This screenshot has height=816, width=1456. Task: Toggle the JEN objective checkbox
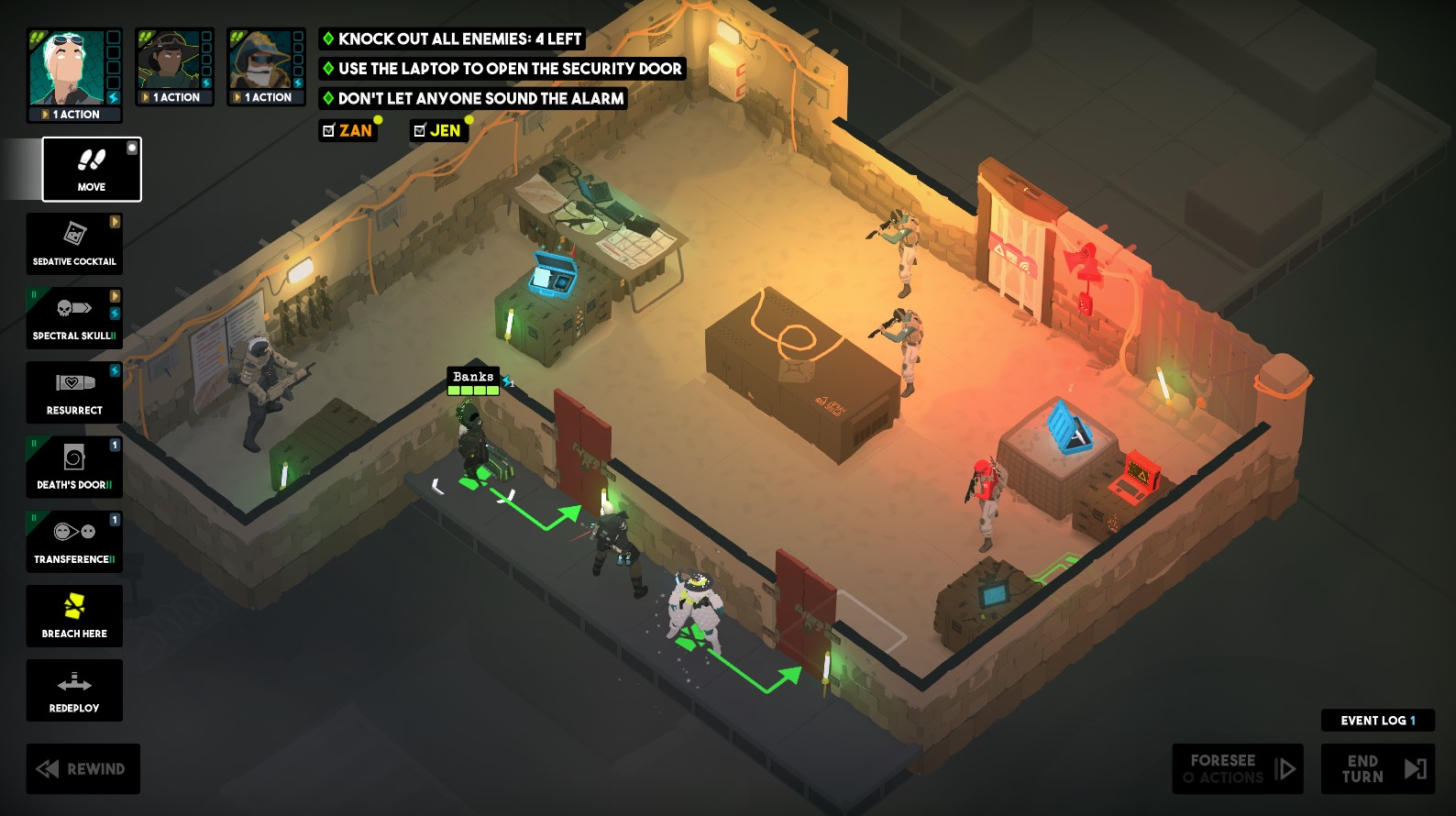[x=419, y=130]
